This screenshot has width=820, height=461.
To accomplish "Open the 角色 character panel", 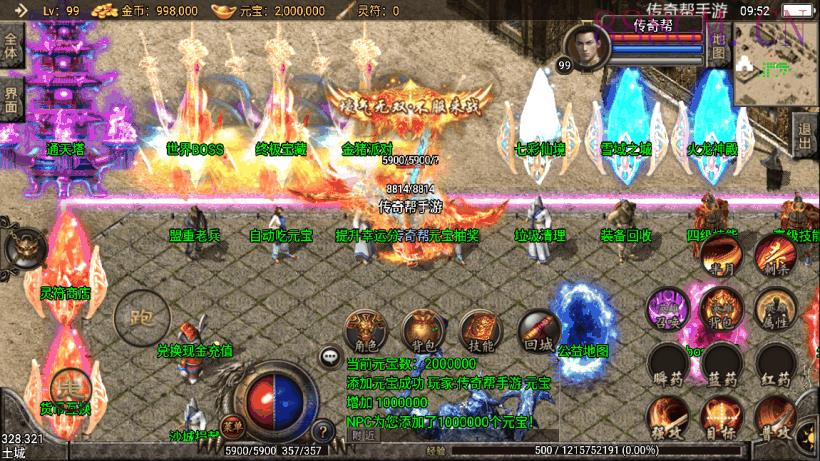I will coord(366,329).
